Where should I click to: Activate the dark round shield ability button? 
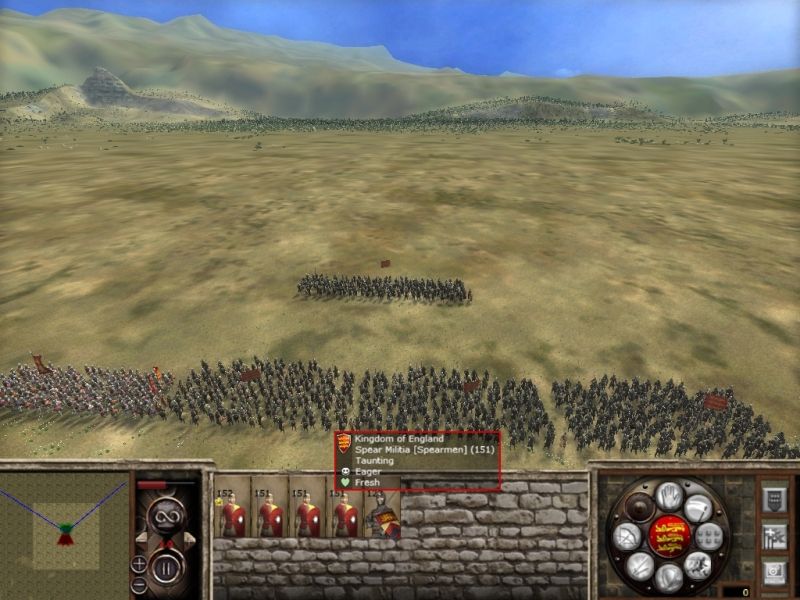click(x=641, y=507)
